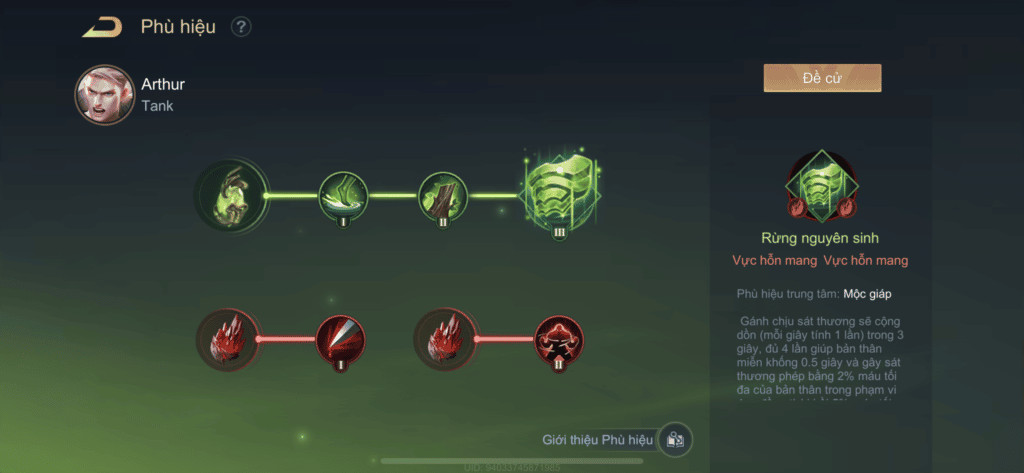Select the green hand root badge
The image size is (1024, 473).
(x=232, y=195)
